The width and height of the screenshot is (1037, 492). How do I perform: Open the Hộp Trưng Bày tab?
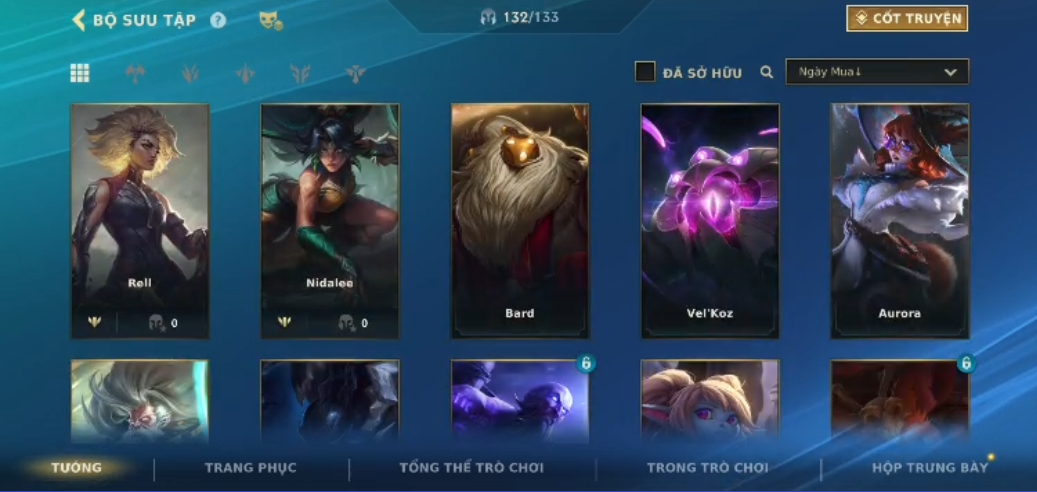pos(930,468)
